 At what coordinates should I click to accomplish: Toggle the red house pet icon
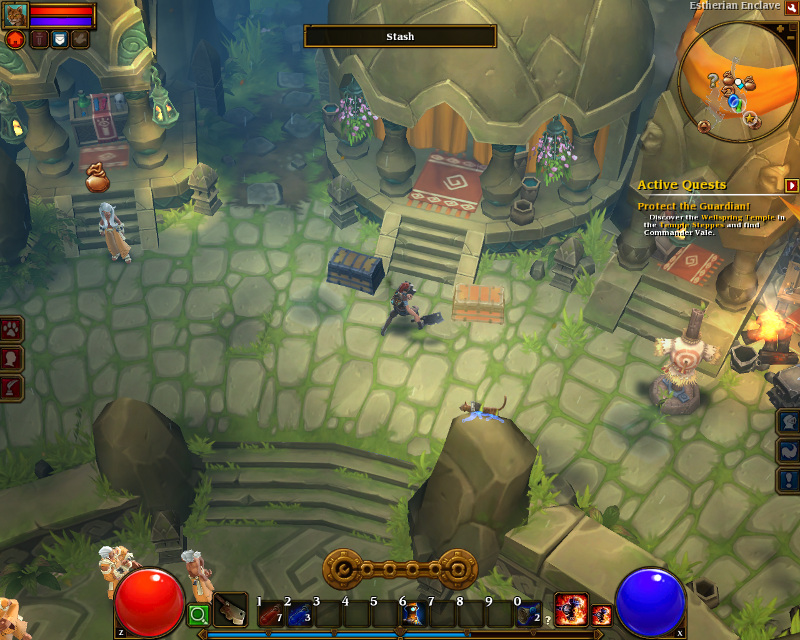(15, 39)
